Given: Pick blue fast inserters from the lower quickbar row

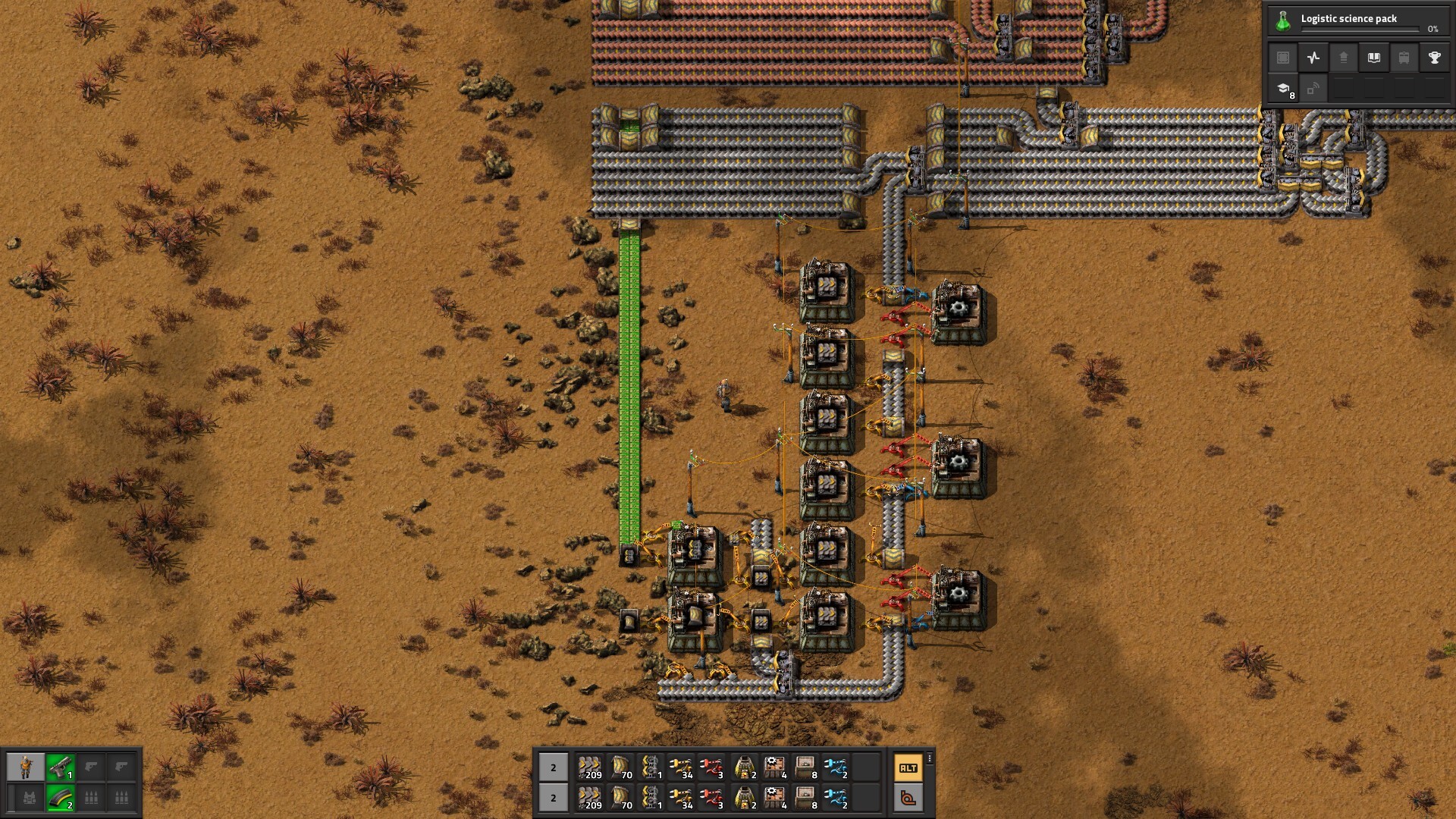Looking at the screenshot, I should point(835,798).
